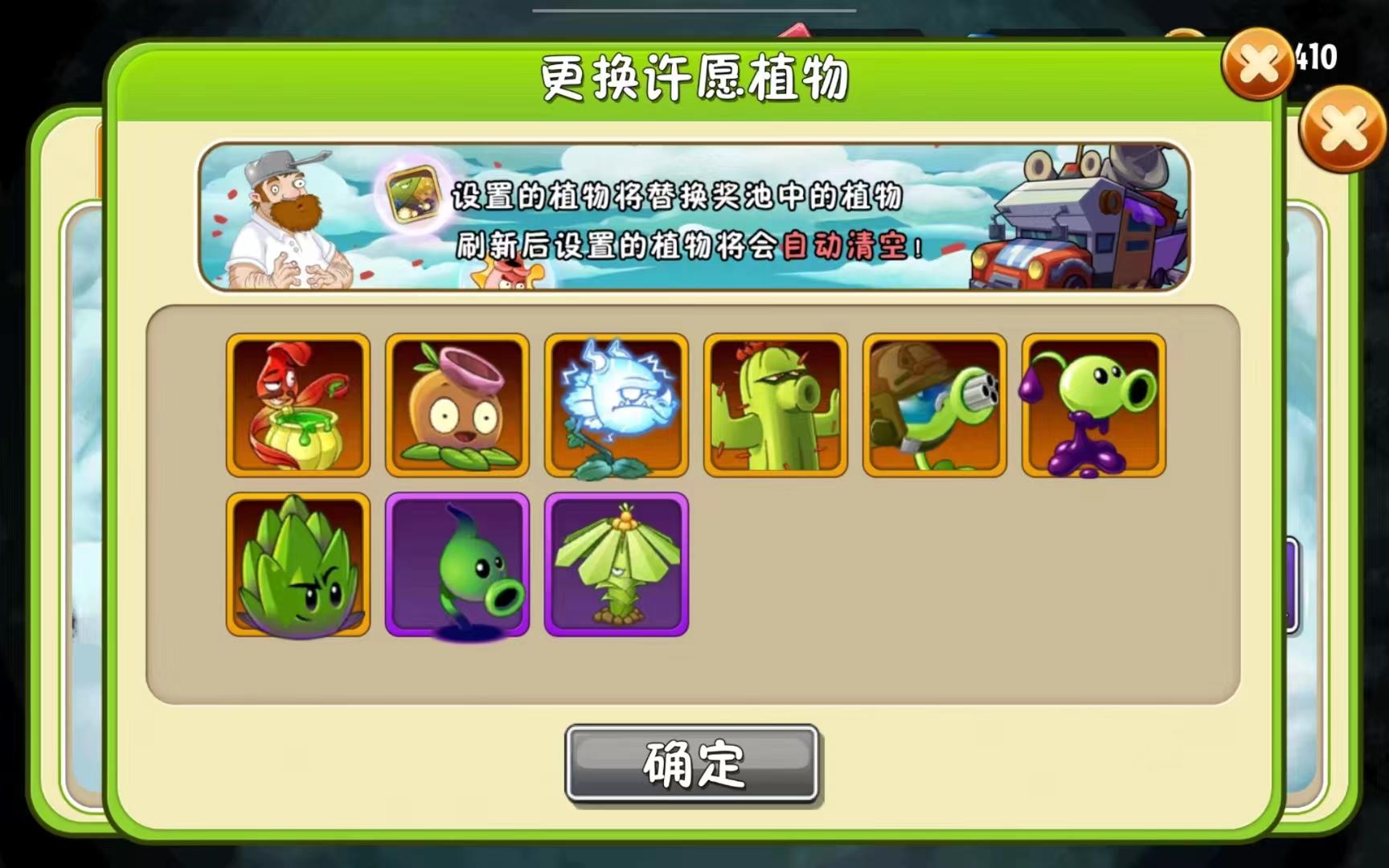Click the 410 counter in the corner

click(1318, 56)
